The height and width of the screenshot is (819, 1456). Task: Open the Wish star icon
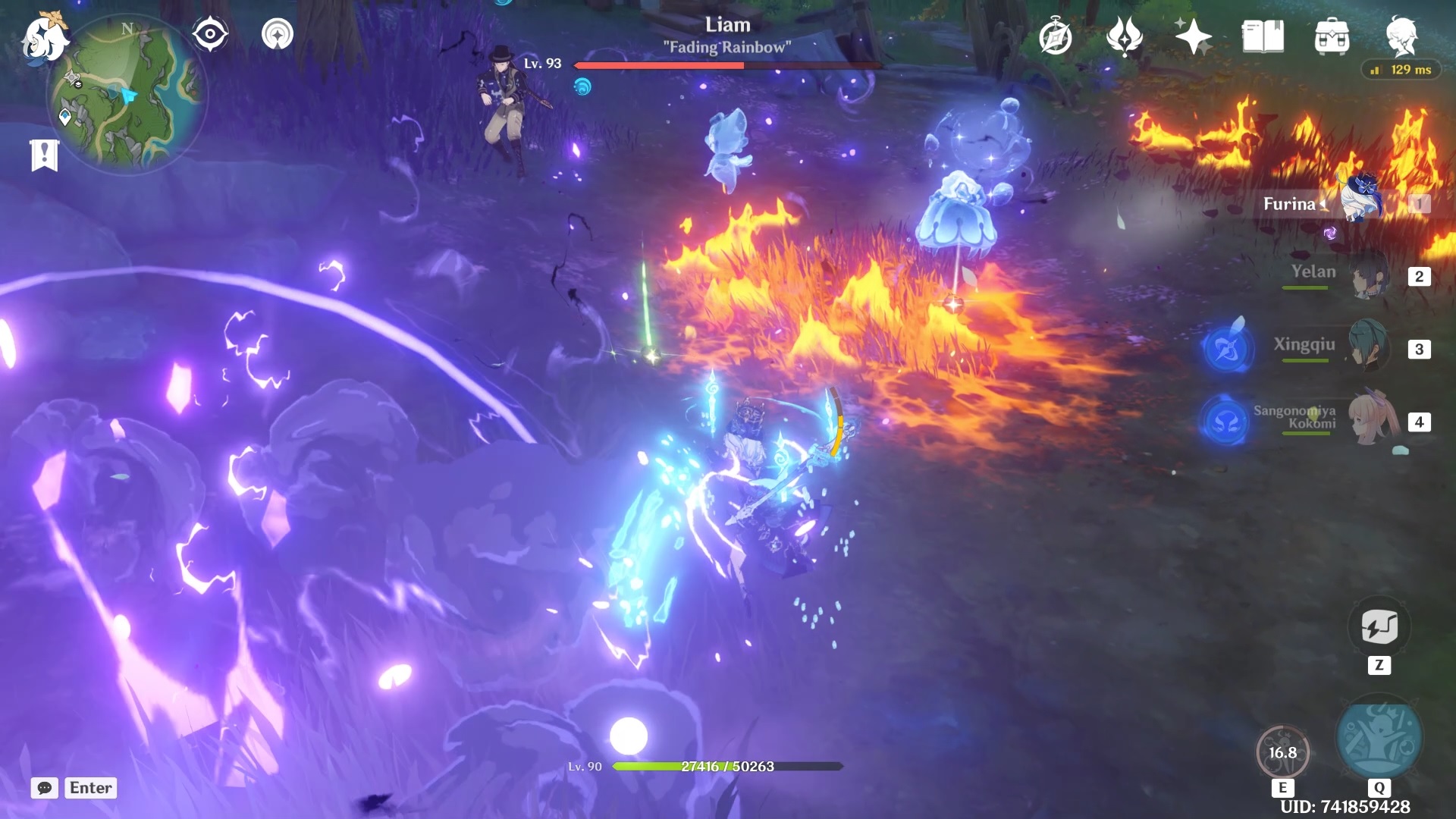(1192, 37)
